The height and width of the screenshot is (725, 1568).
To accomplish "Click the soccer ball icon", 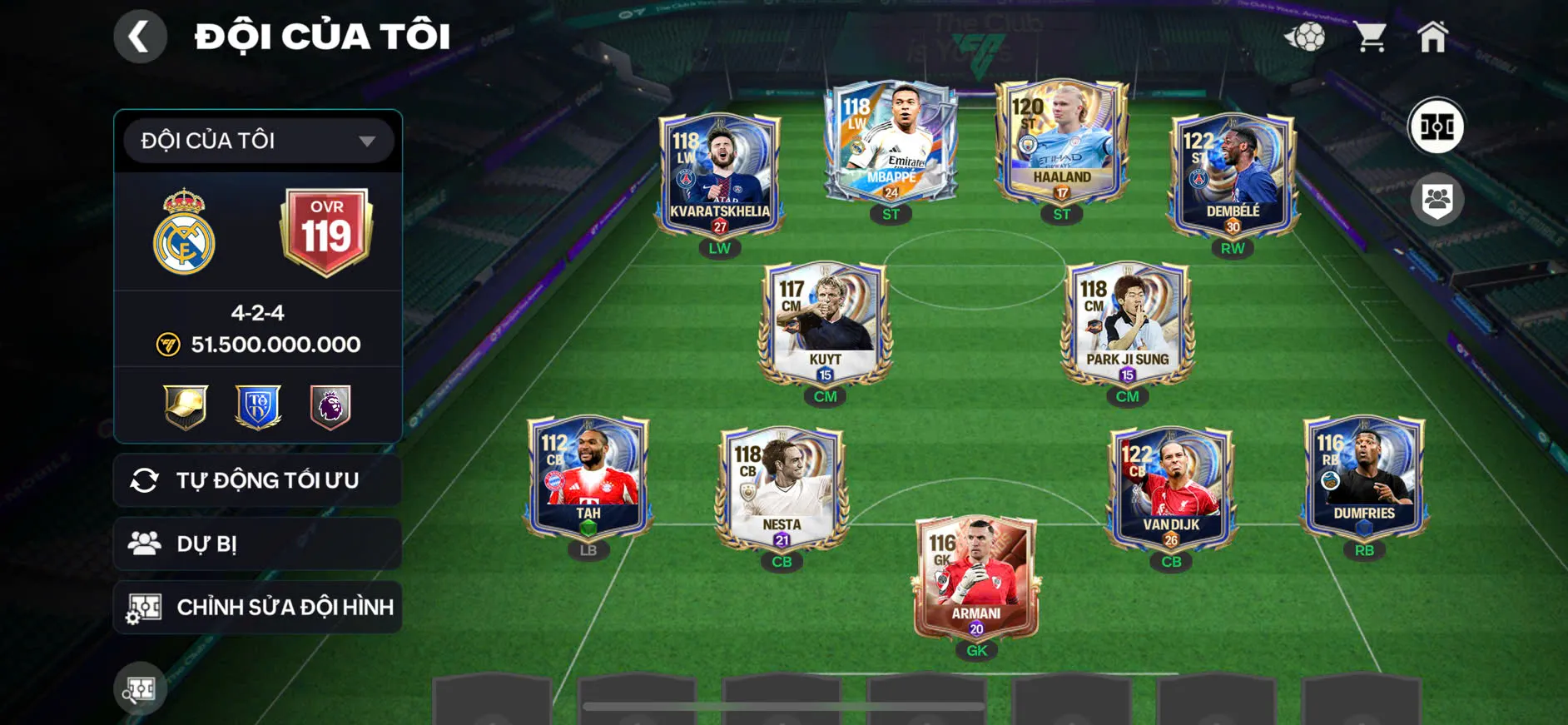I will click(1305, 37).
